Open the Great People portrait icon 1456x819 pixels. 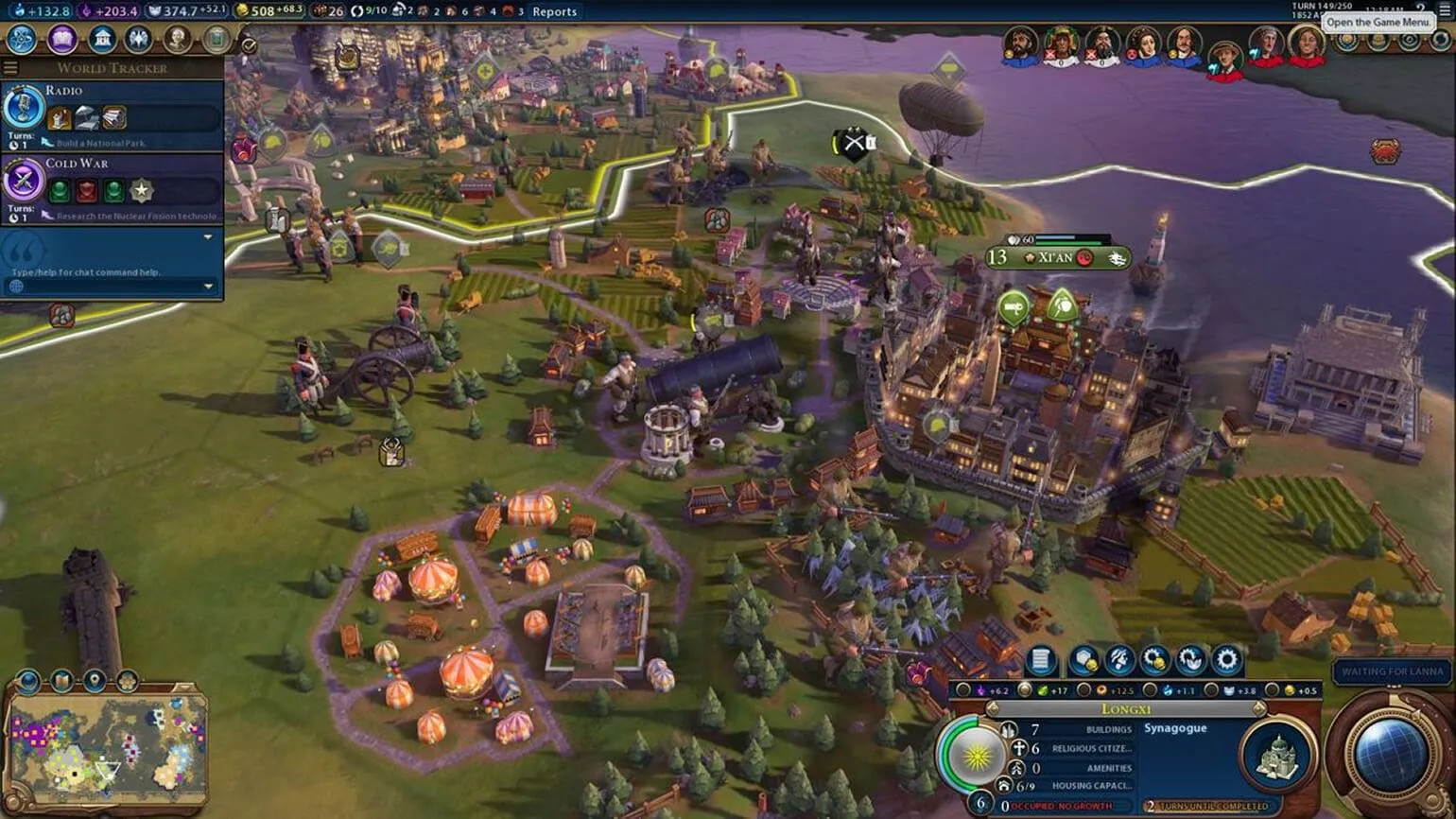[x=177, y=40]
